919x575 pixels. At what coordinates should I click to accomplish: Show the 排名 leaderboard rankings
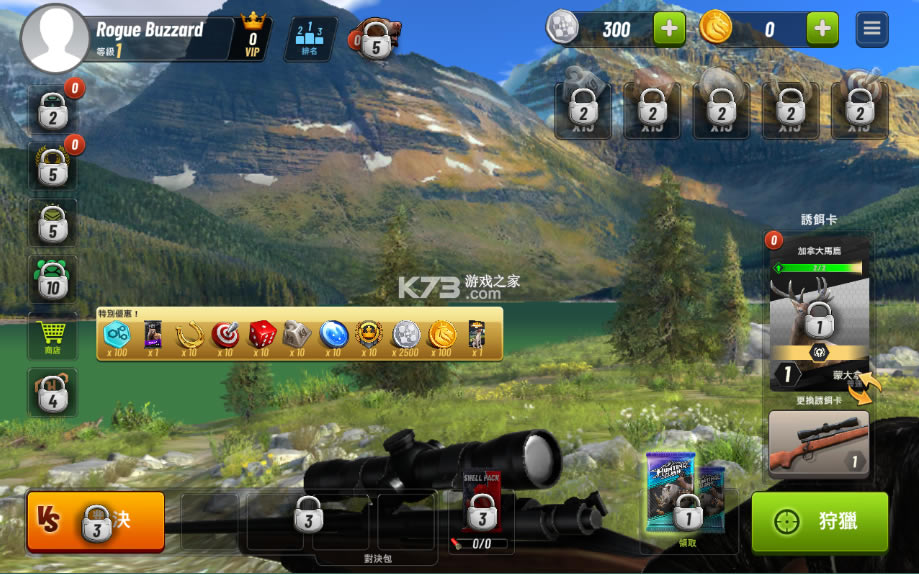309,39
